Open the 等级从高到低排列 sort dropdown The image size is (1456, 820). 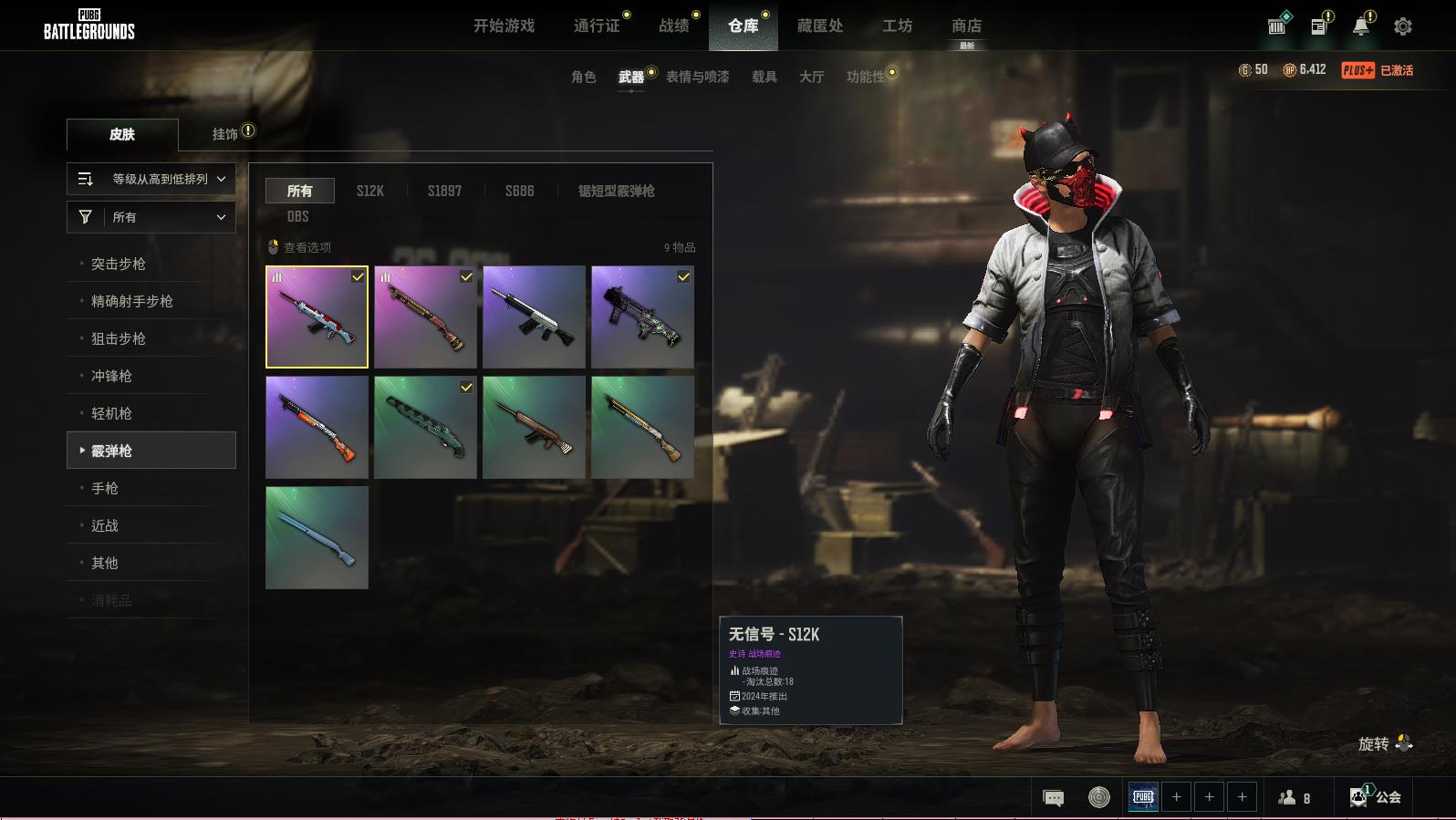click(x=151, y=179)
